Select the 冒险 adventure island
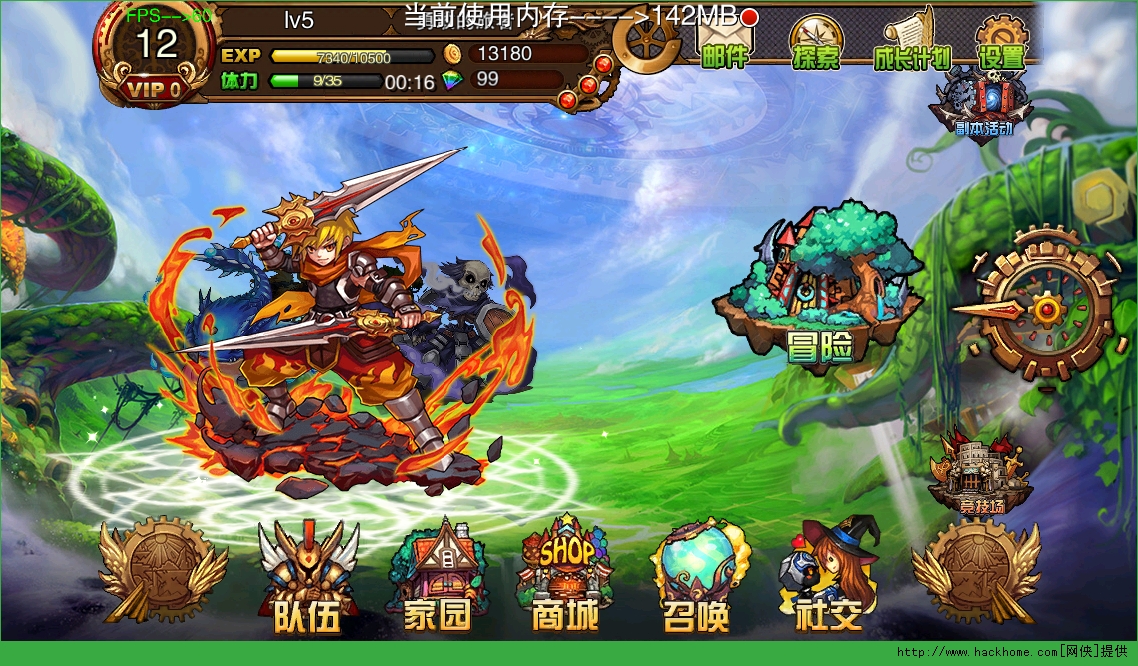 click(x=819, y=287)
